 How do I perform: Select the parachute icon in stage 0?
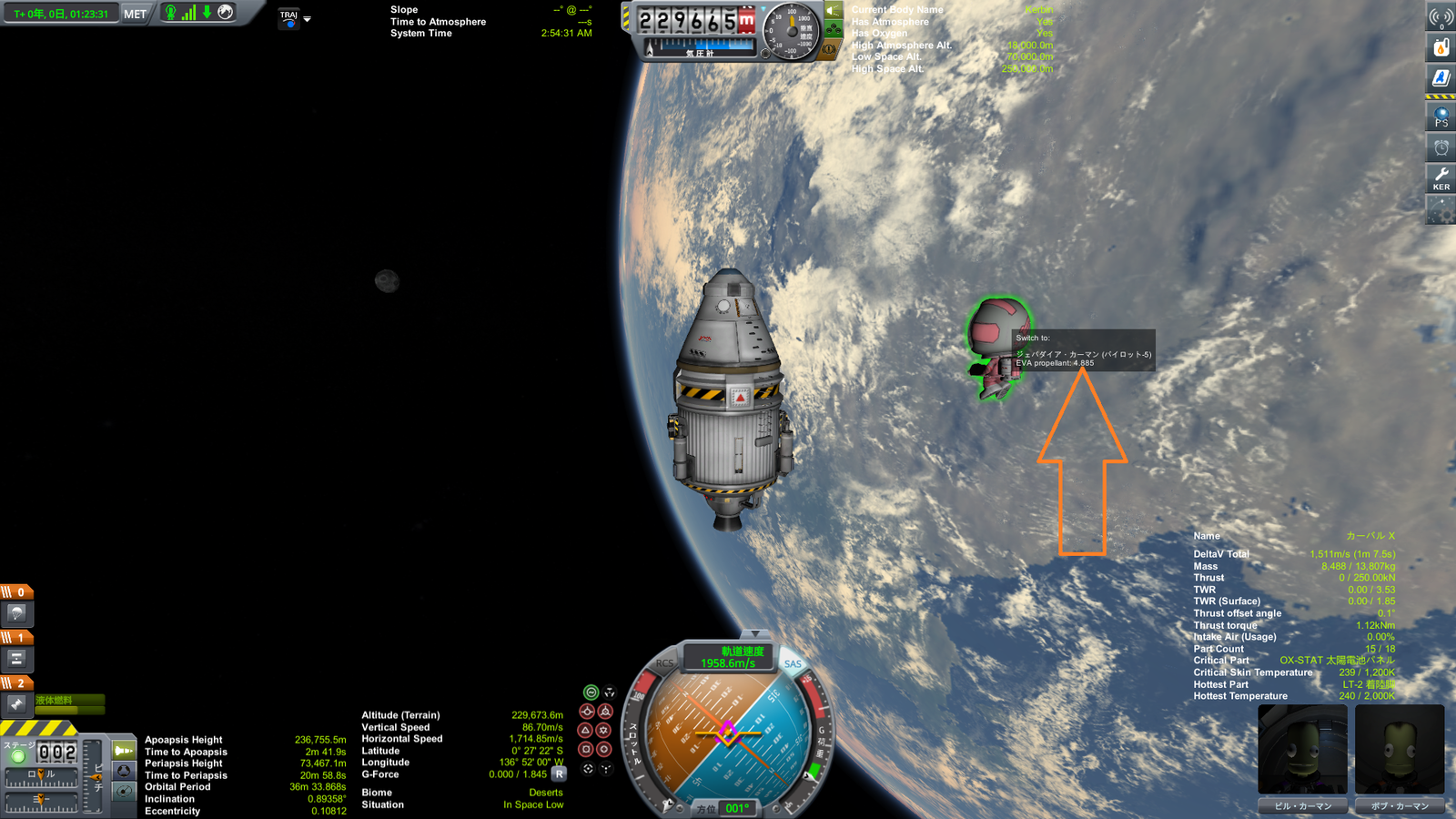17,612
